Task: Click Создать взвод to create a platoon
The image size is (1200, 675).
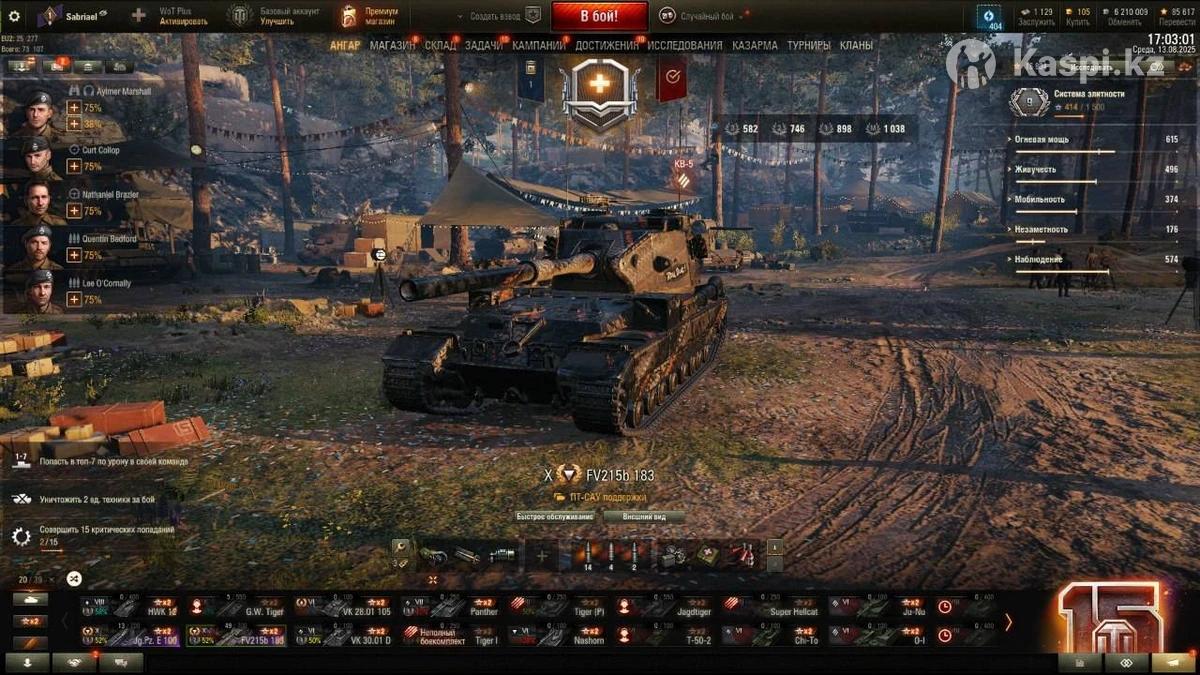Action: pyautogui.click(x=497, y=16)
